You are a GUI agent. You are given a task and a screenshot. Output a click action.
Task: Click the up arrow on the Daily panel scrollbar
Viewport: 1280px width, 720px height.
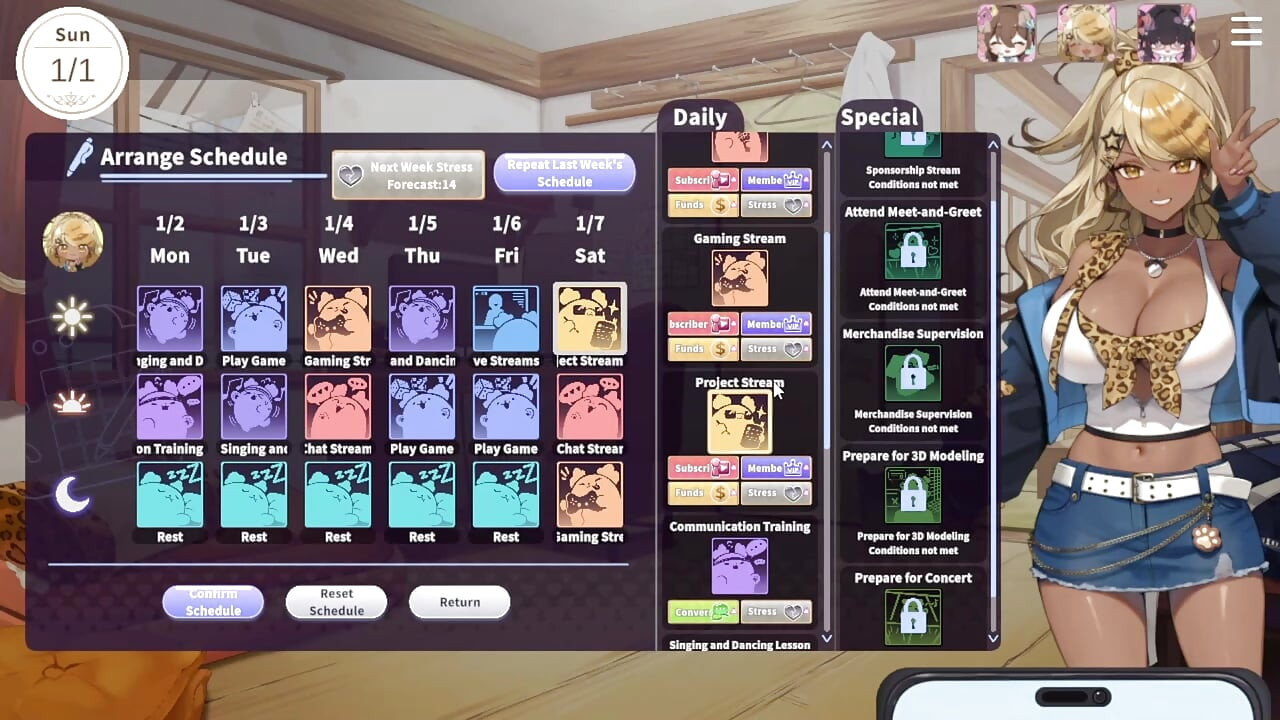[x=826, y=145]
